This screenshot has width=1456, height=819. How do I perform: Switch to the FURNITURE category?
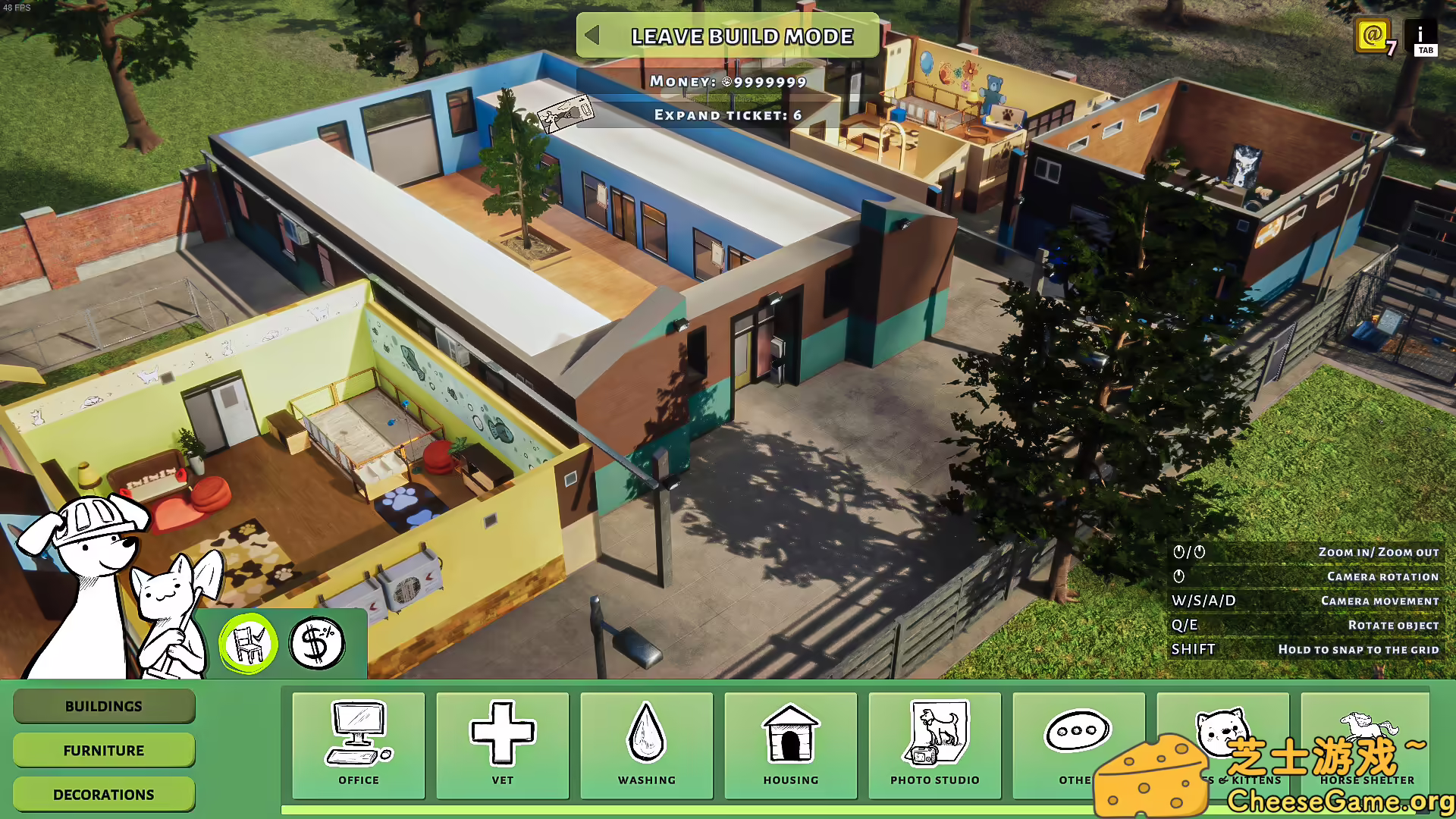click(103, 750)
